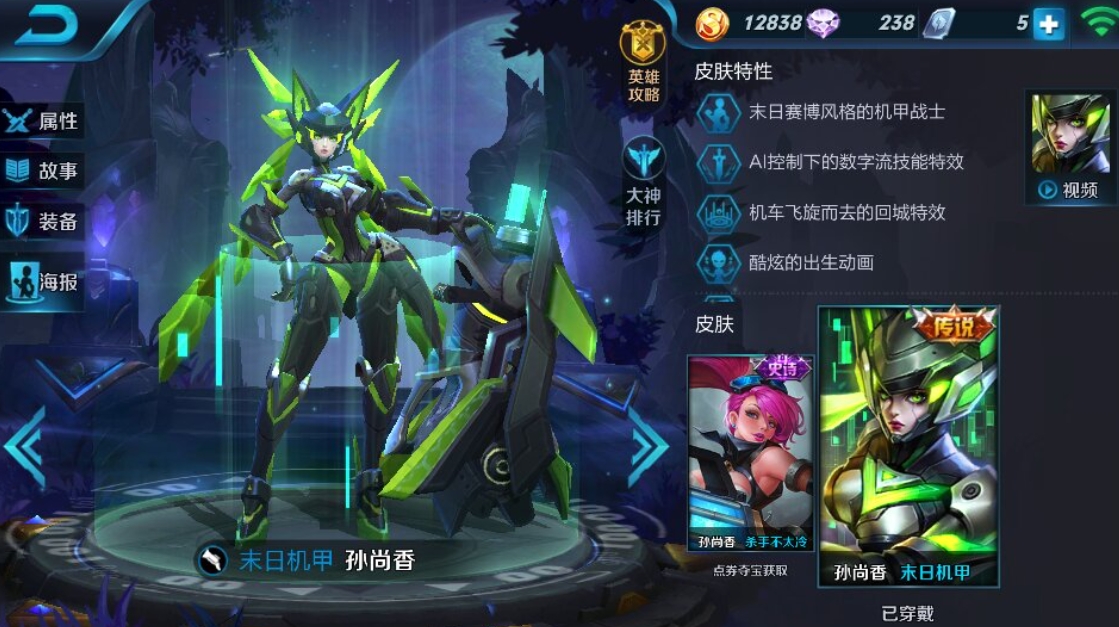Click the 回城特效 recall effect icon
Screen dimensions: 1119x627
pyautogui.click(x=718, y=212)
